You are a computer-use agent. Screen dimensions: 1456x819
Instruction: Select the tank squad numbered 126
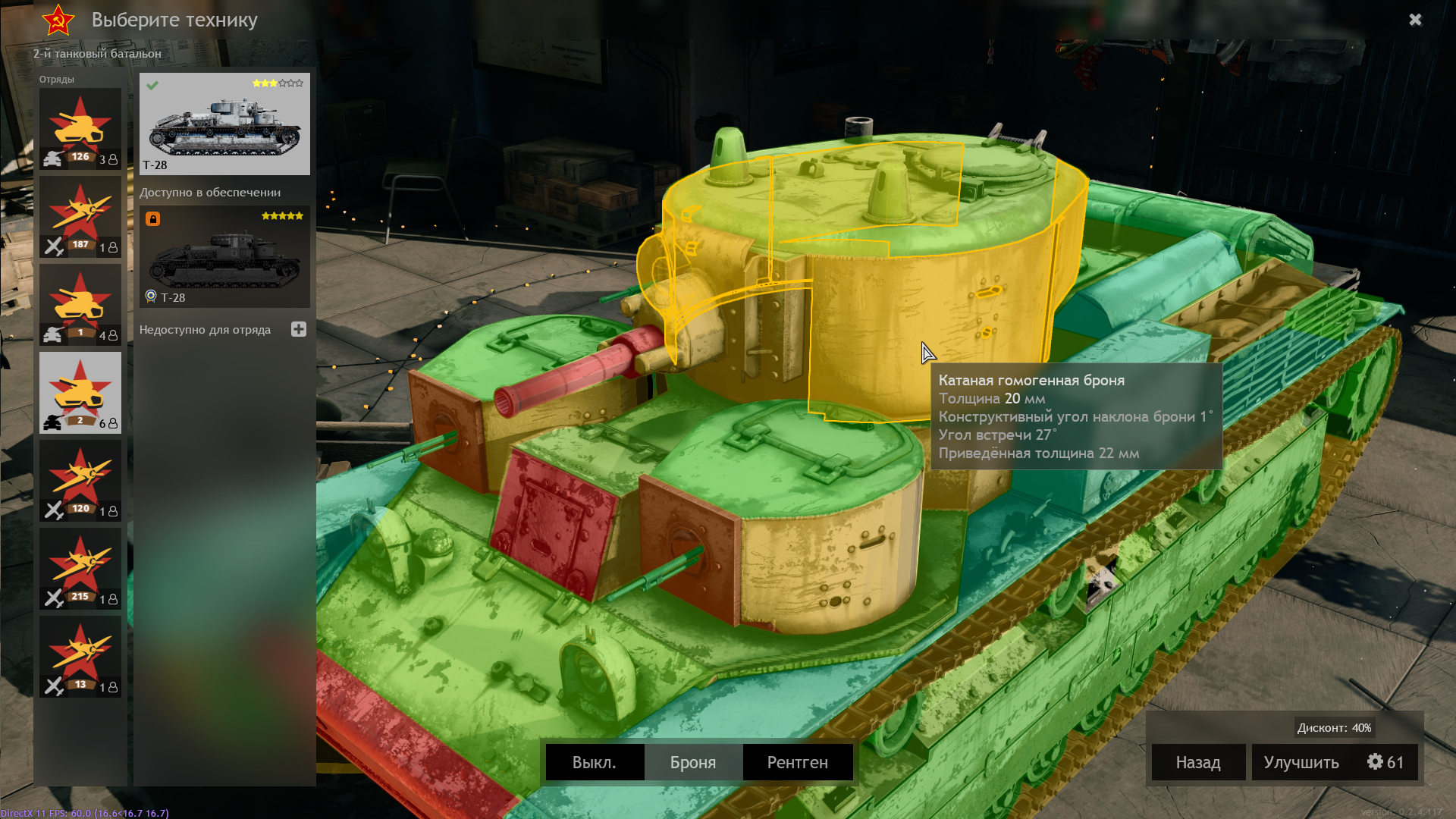pyautogui.click(x=80, y=129)
